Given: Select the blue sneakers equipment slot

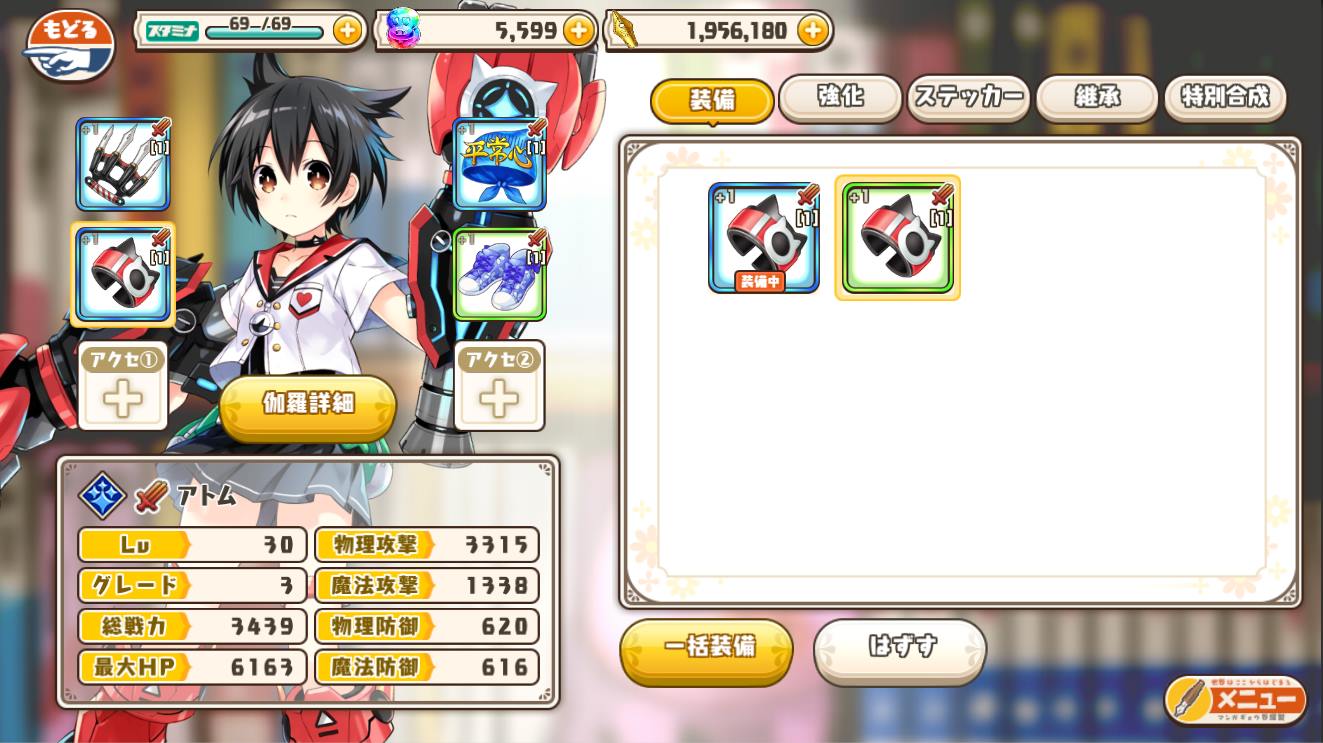Looking at the screenshot, I should coord(499,275).
